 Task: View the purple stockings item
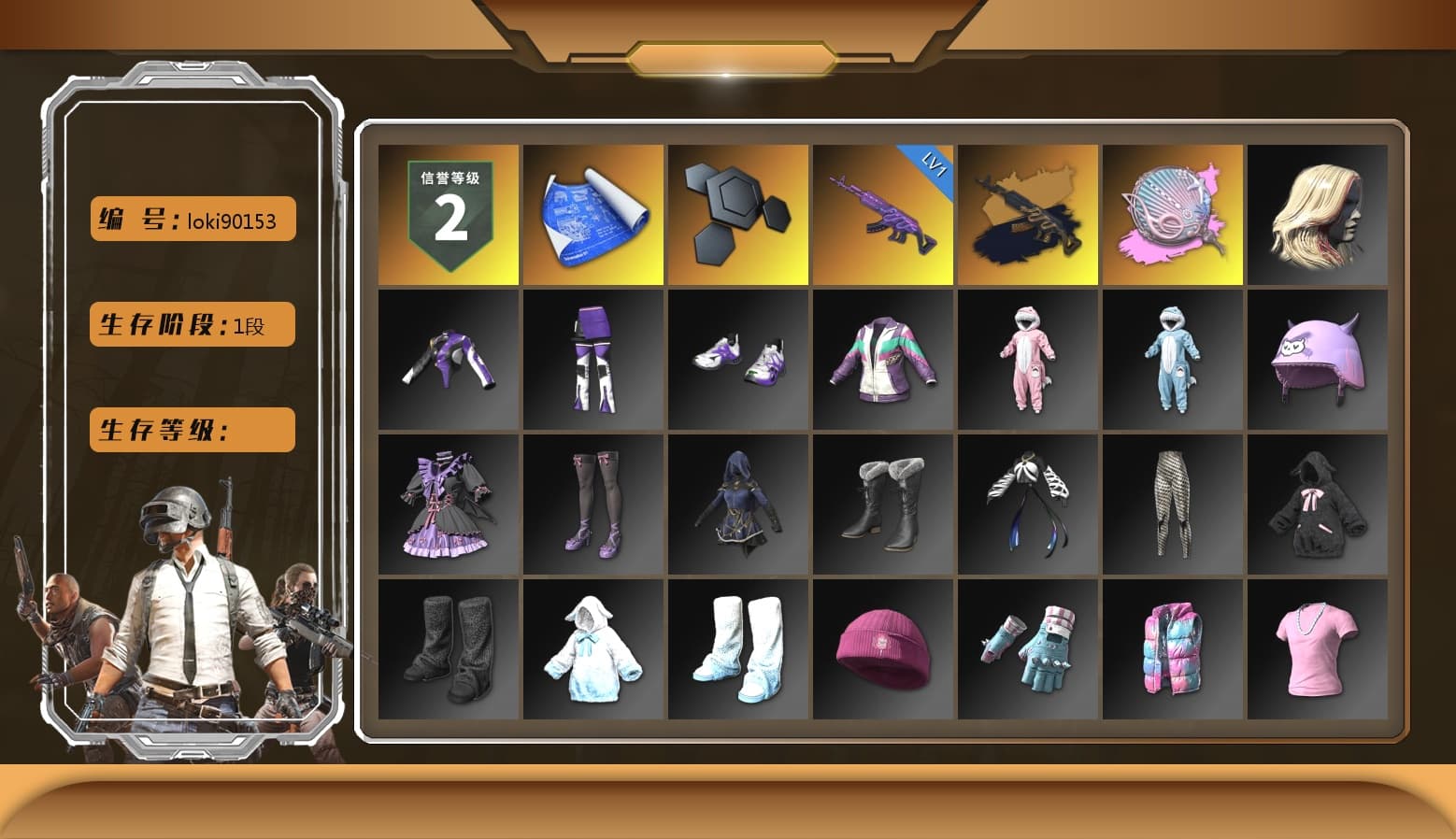point(592,505)
